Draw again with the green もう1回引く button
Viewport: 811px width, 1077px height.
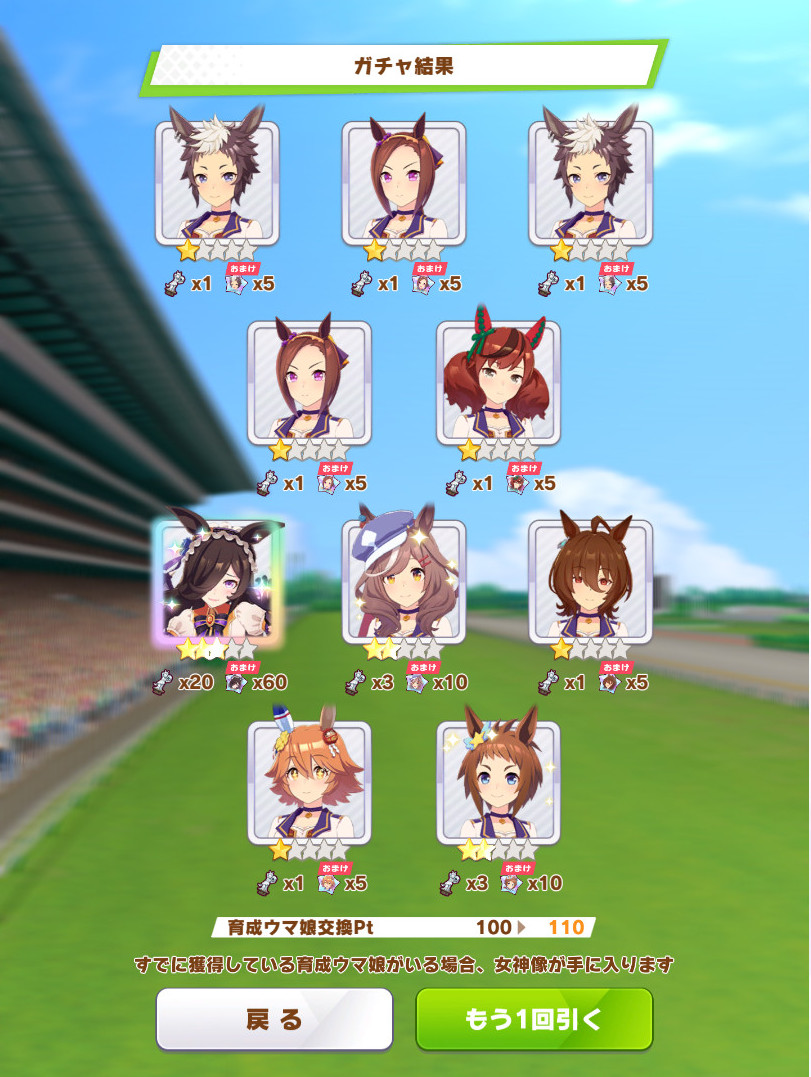pyautogui.click(x=534, y=1019)
